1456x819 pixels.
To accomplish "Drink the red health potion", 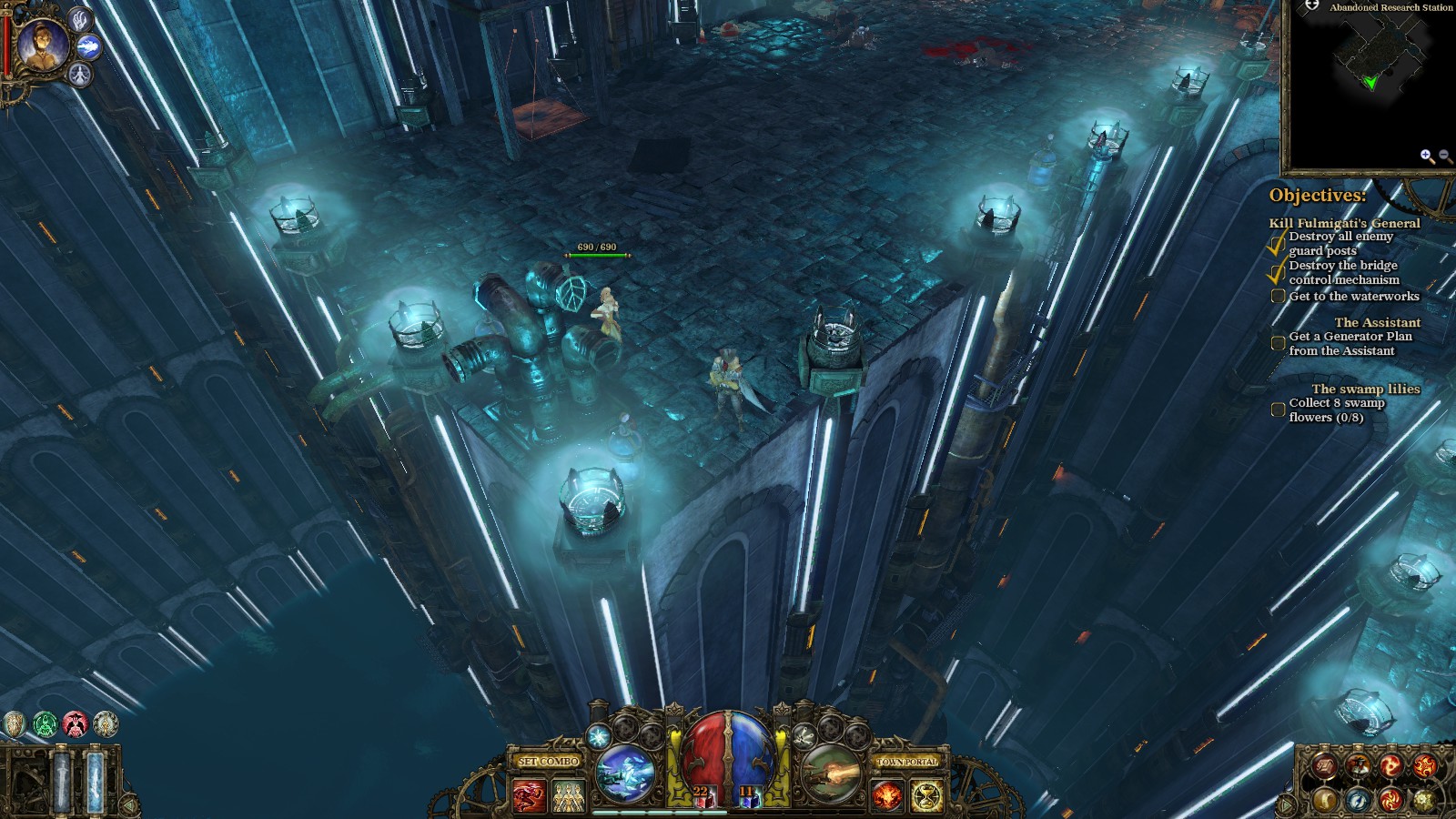I will (x=702, y=796).
